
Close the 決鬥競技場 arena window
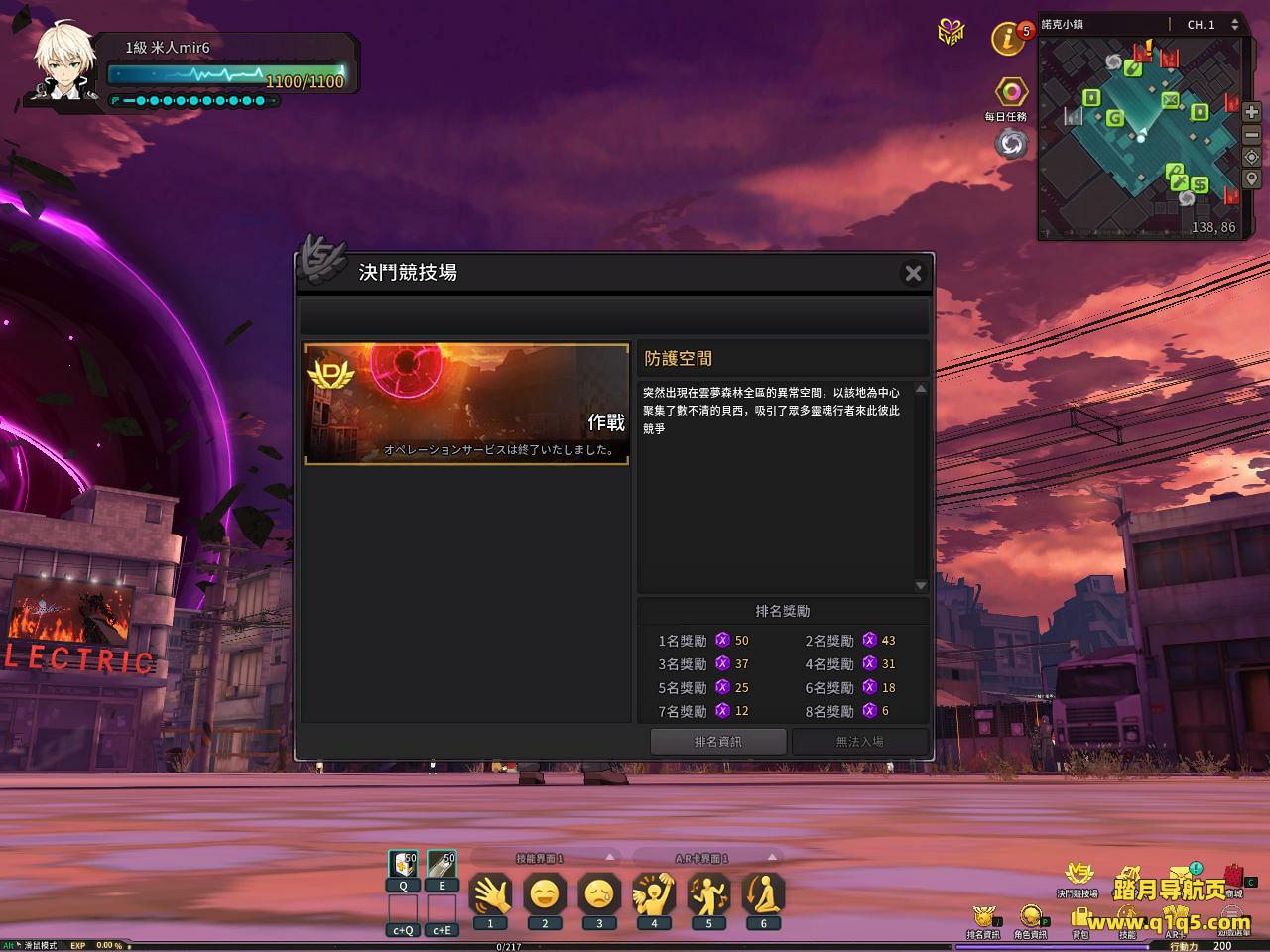(913, 273)
